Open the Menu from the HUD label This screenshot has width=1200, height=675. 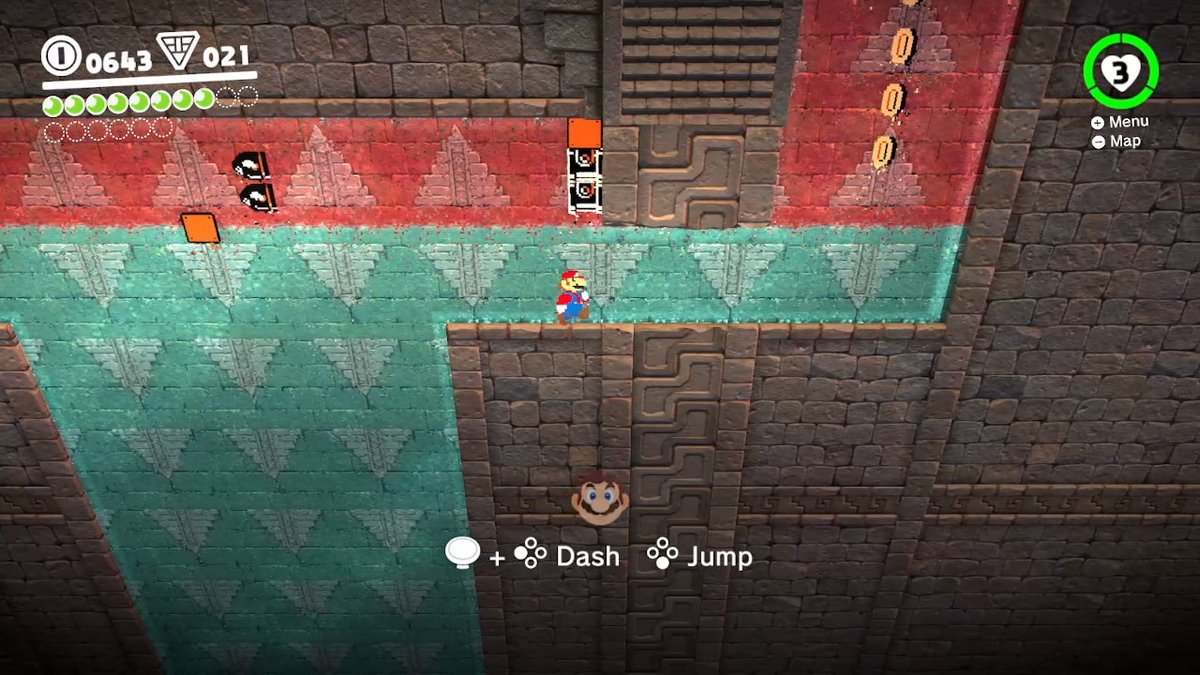point(1121,122)
